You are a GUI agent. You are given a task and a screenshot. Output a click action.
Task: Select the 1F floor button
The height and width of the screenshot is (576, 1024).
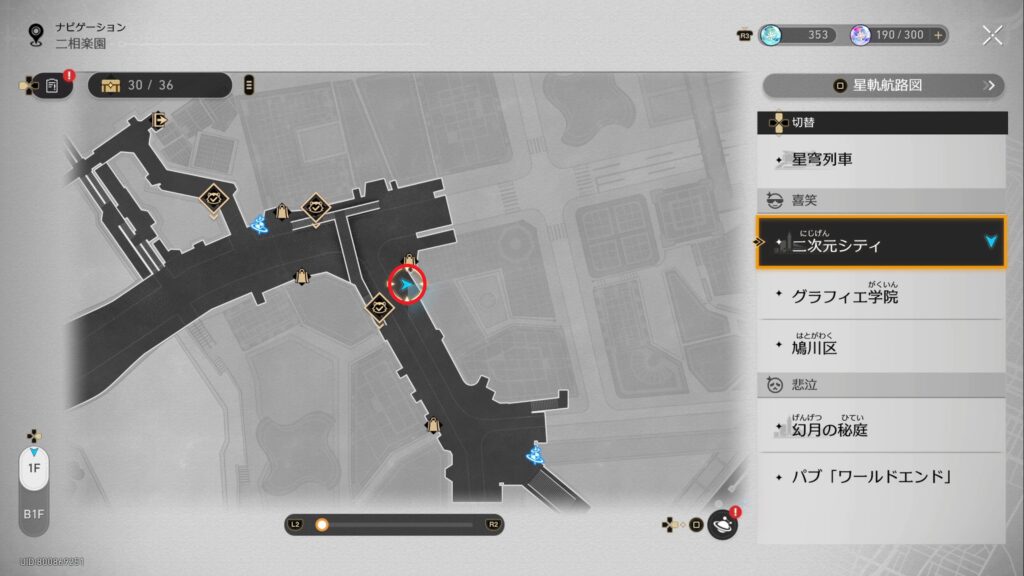(x=33, y=467)
